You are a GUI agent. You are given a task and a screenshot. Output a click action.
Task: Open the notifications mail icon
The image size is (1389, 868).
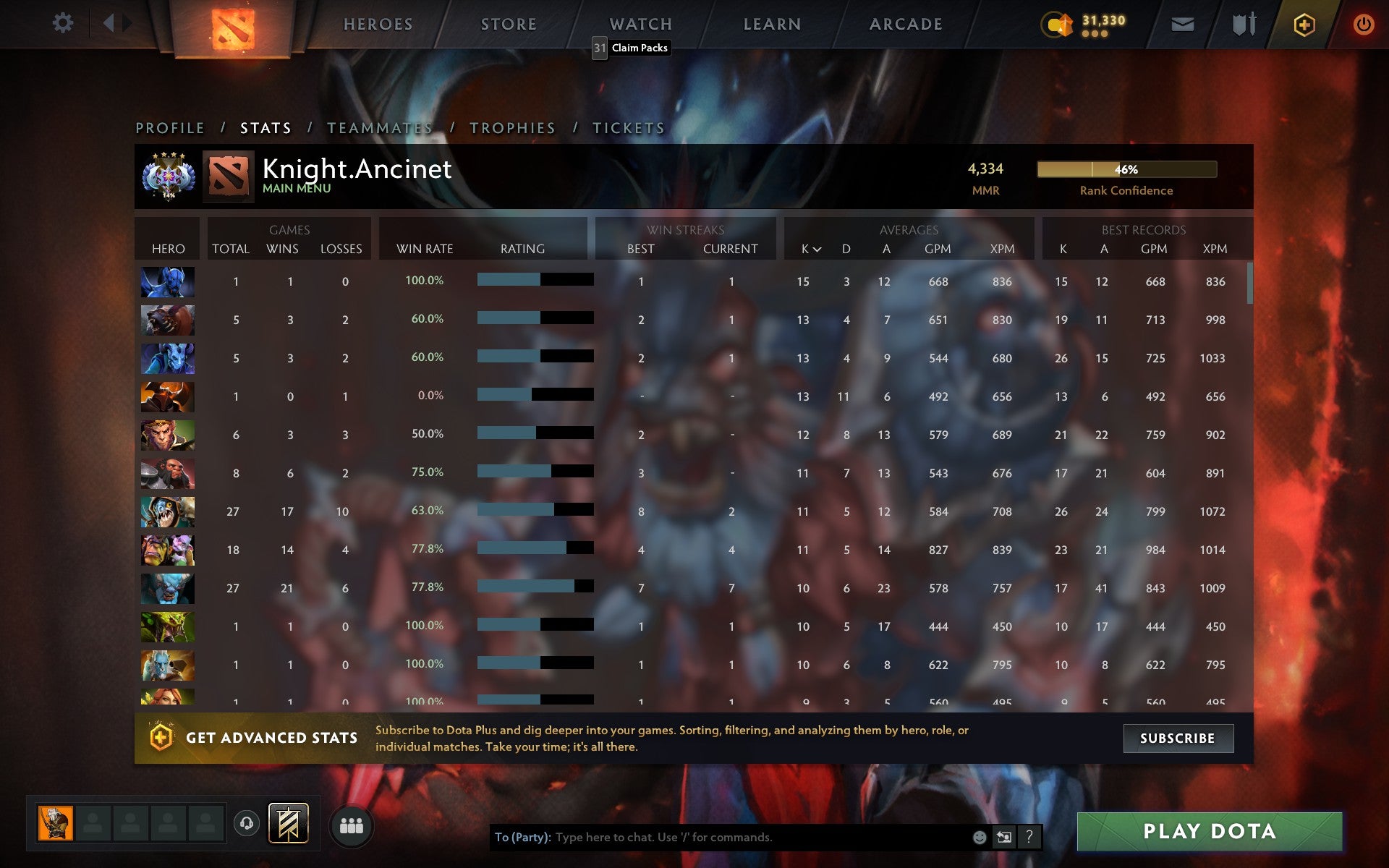point(1182,23)
